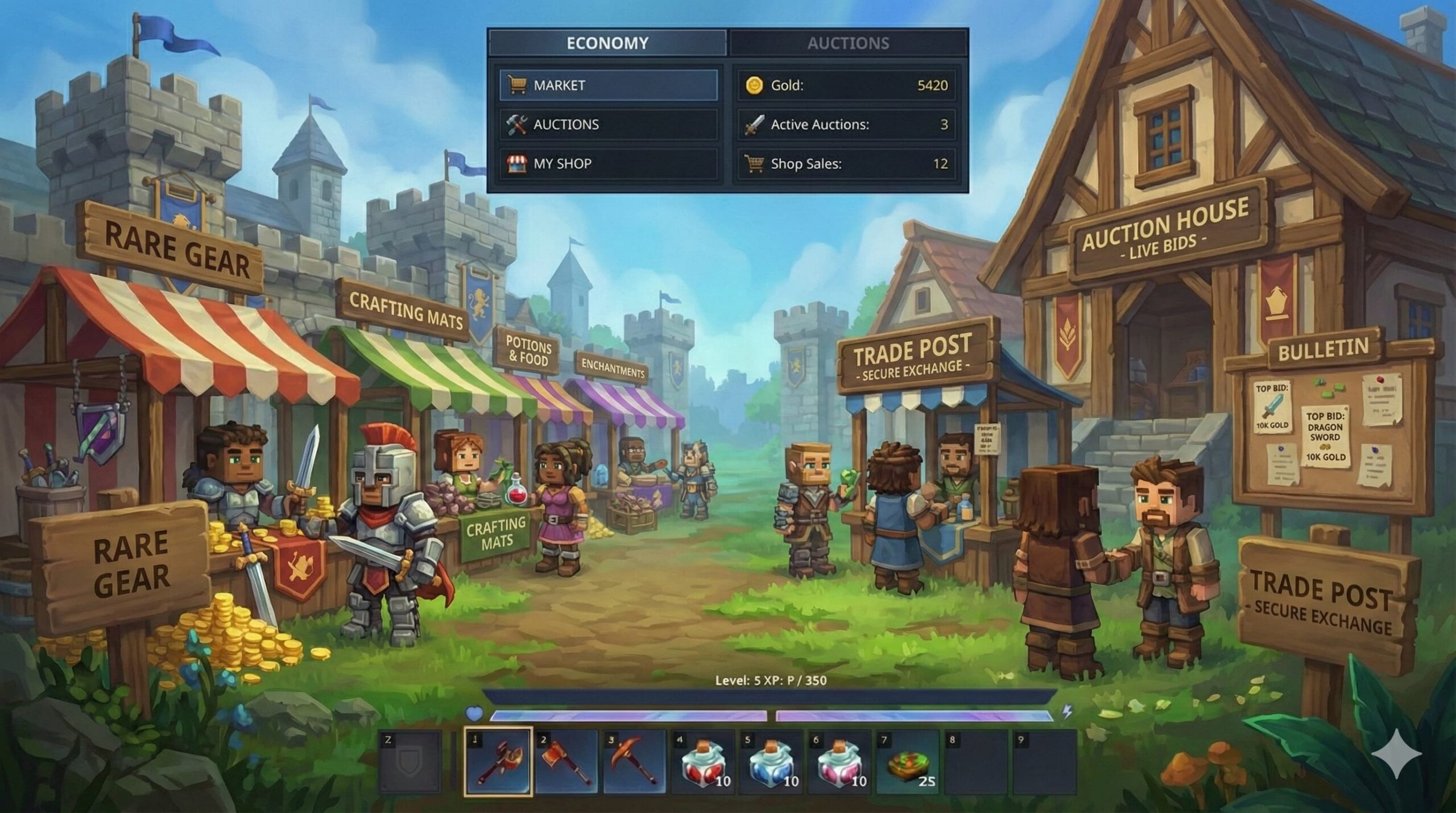This screenshot has width=1456, height=813.
Task: Choose Auctions in the economy list
Action: click(x=608, y=125)
